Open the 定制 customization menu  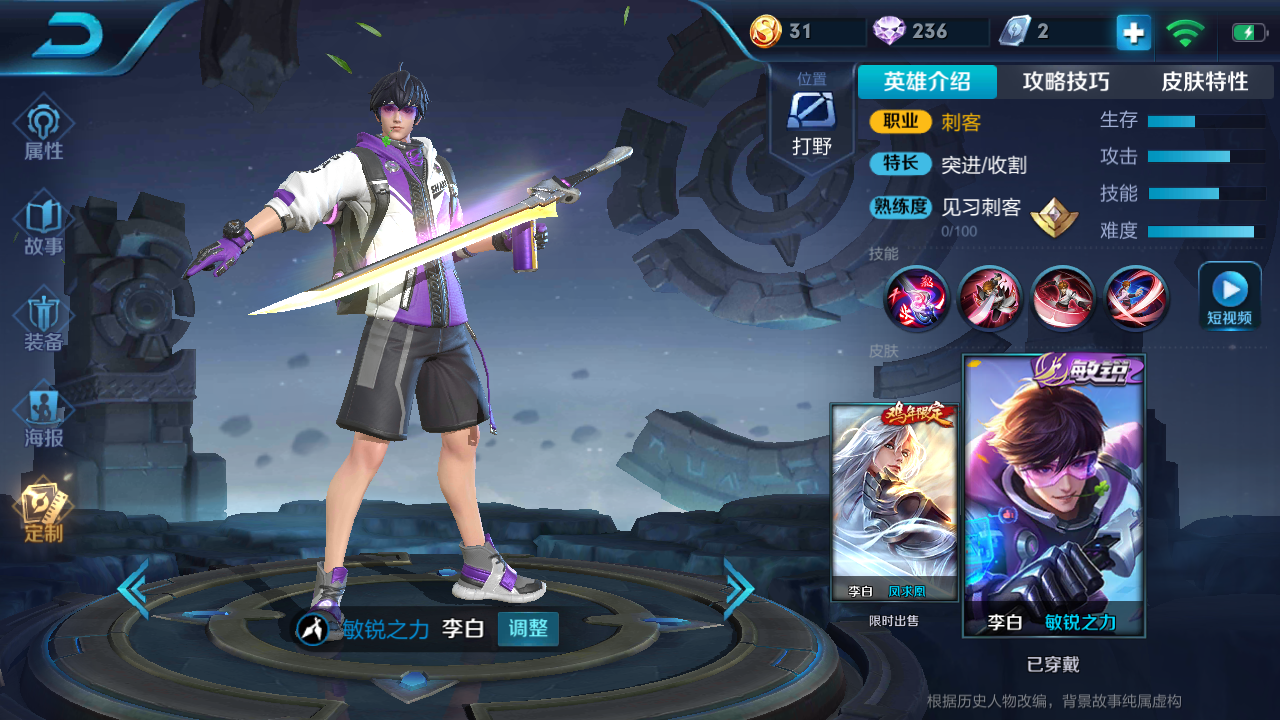tap(44, 512)
